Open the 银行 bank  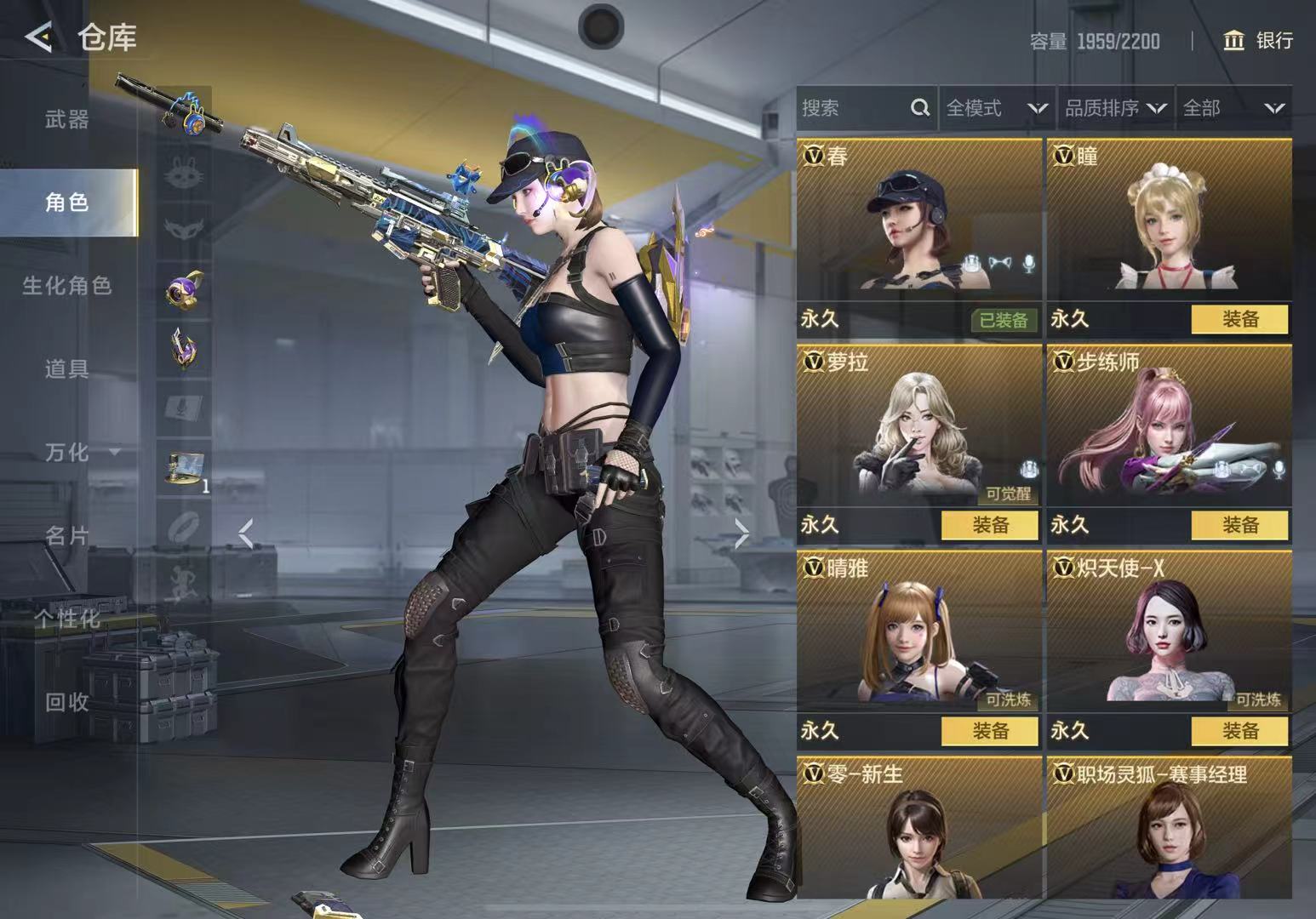[x=1258, y=41]
